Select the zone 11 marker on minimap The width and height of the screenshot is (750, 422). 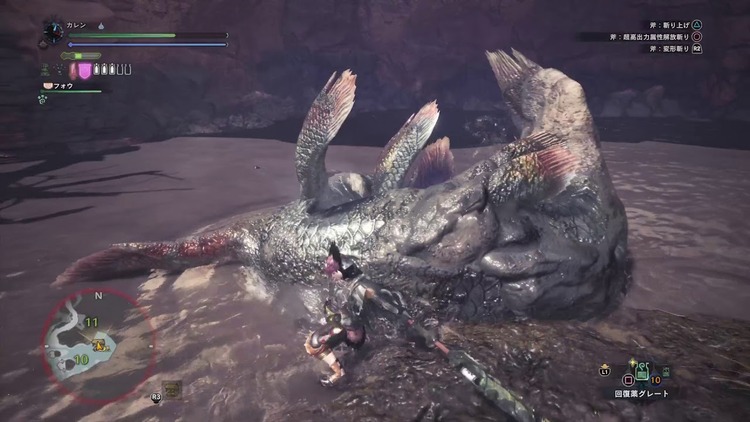92,322
